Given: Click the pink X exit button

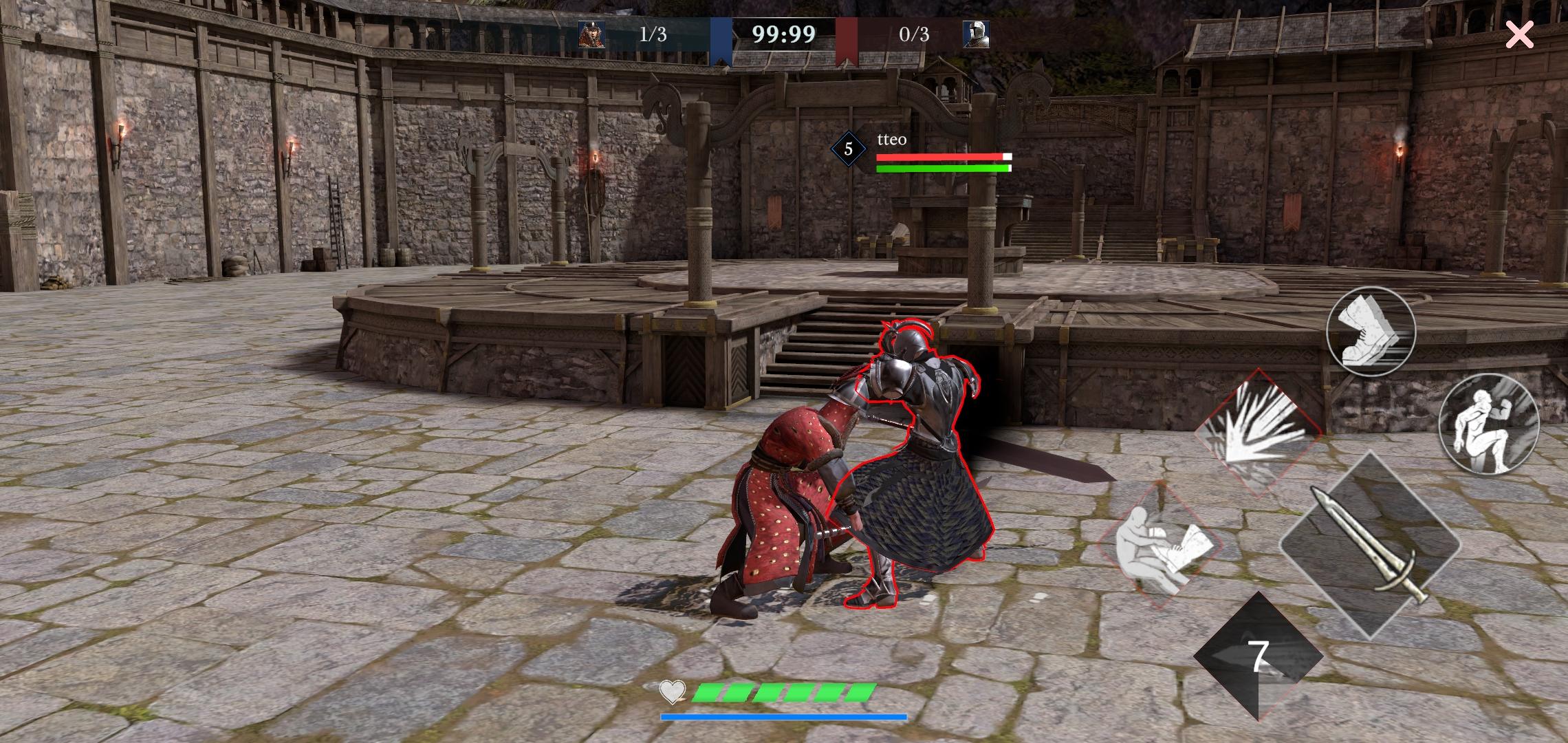Looking at the screenshot, I should point(1519,34).
